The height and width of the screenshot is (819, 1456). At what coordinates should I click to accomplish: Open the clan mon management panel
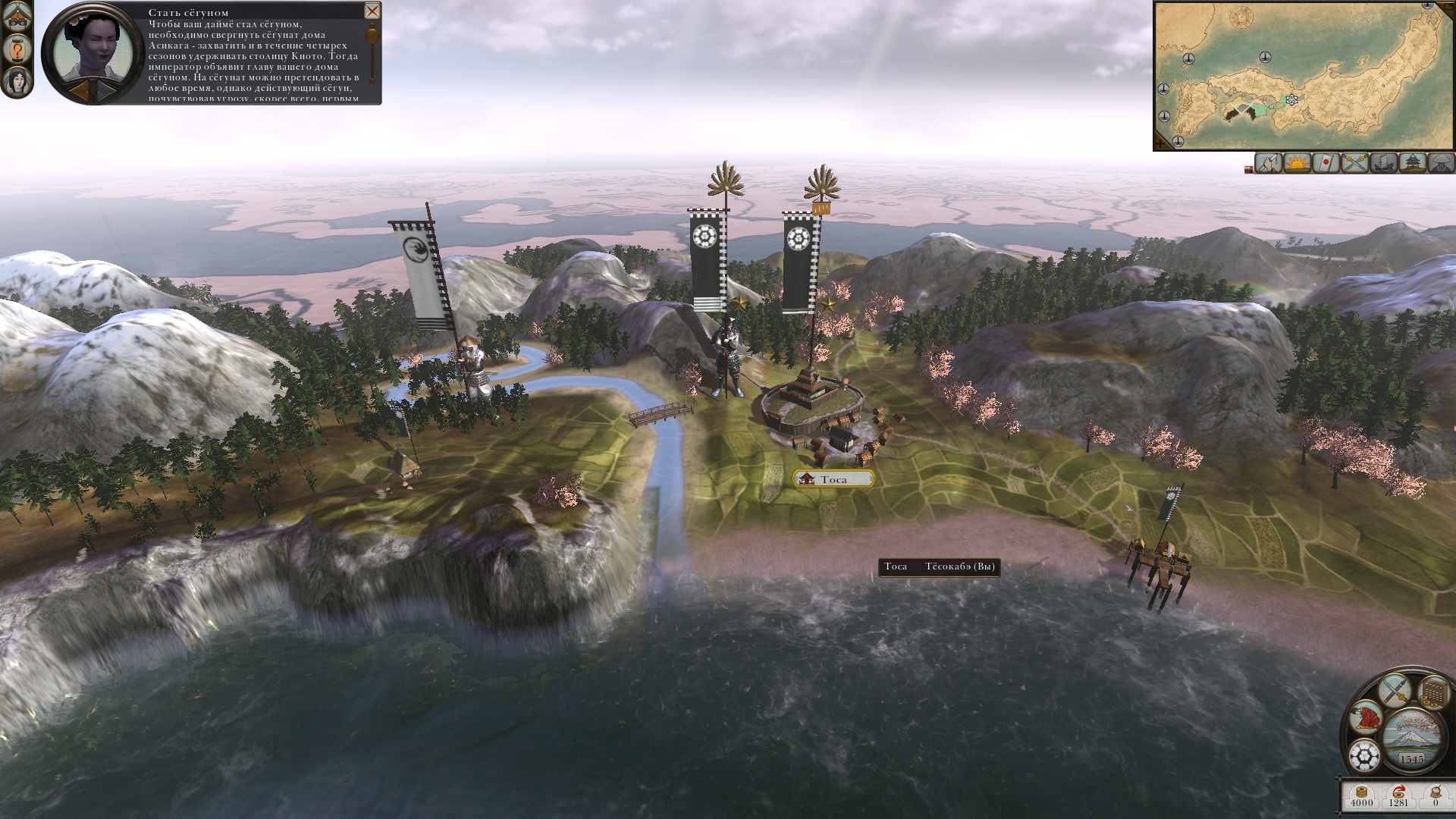coord(1364,756)
